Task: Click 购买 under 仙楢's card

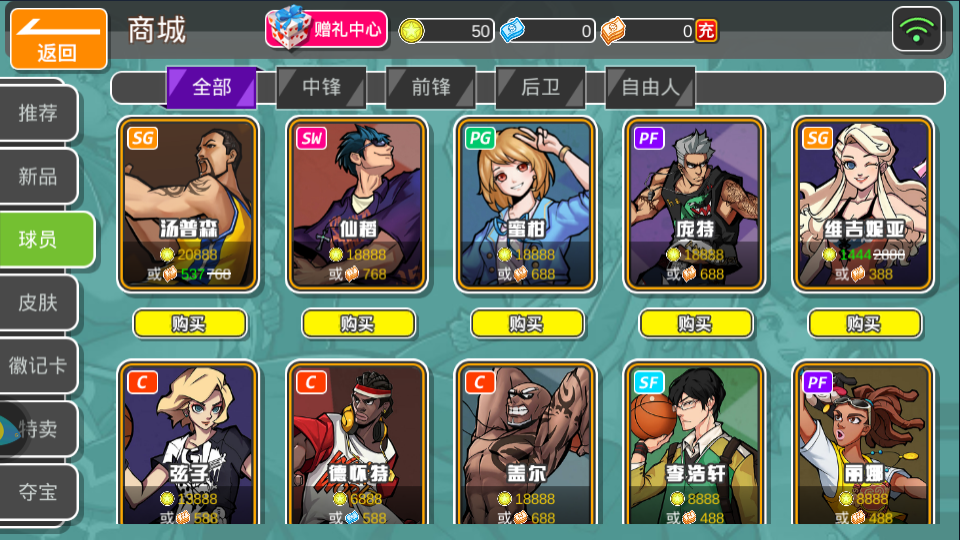Action: (x=358, y=323)
